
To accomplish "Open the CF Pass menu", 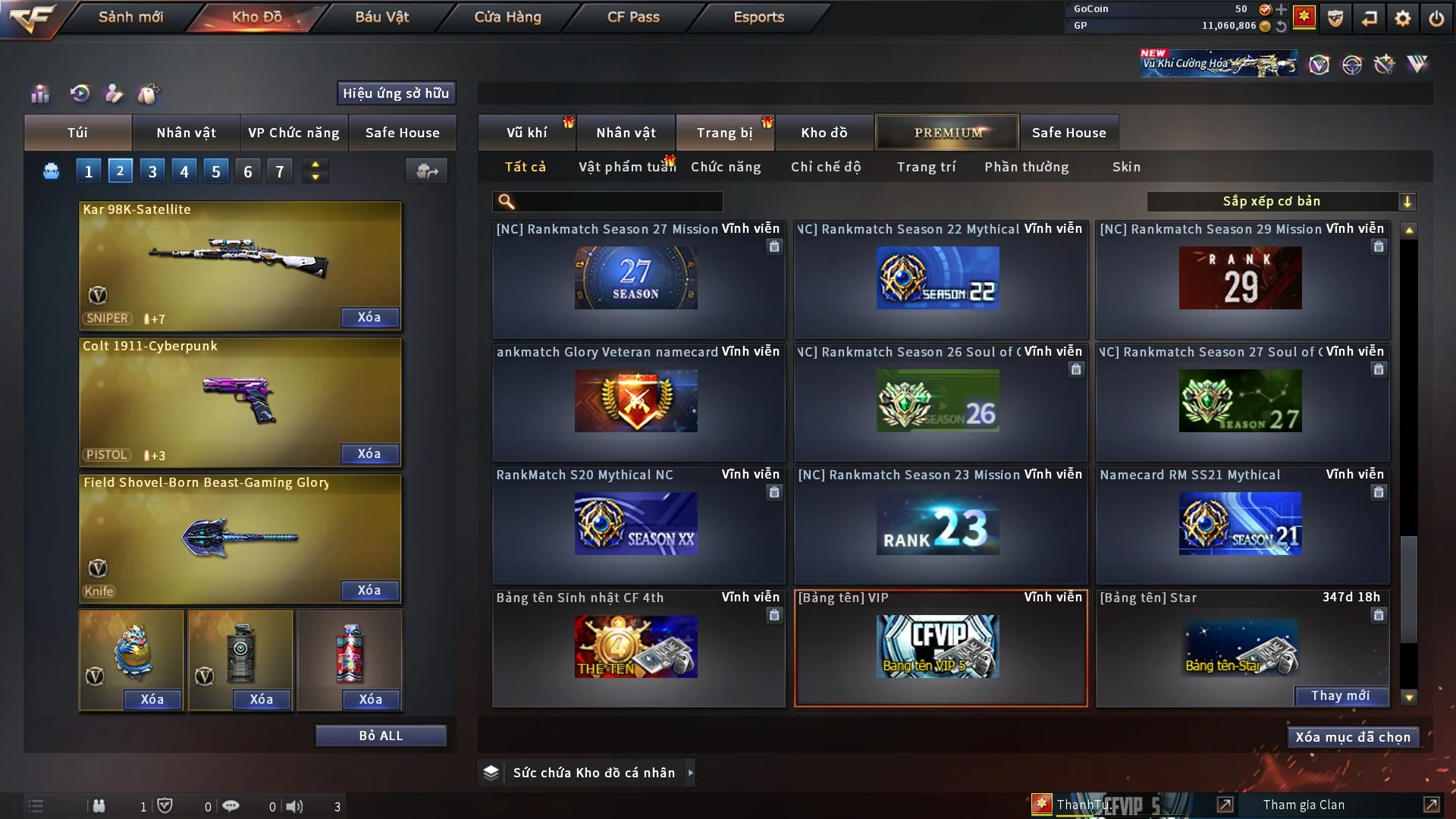I will (x=633, y=17).
